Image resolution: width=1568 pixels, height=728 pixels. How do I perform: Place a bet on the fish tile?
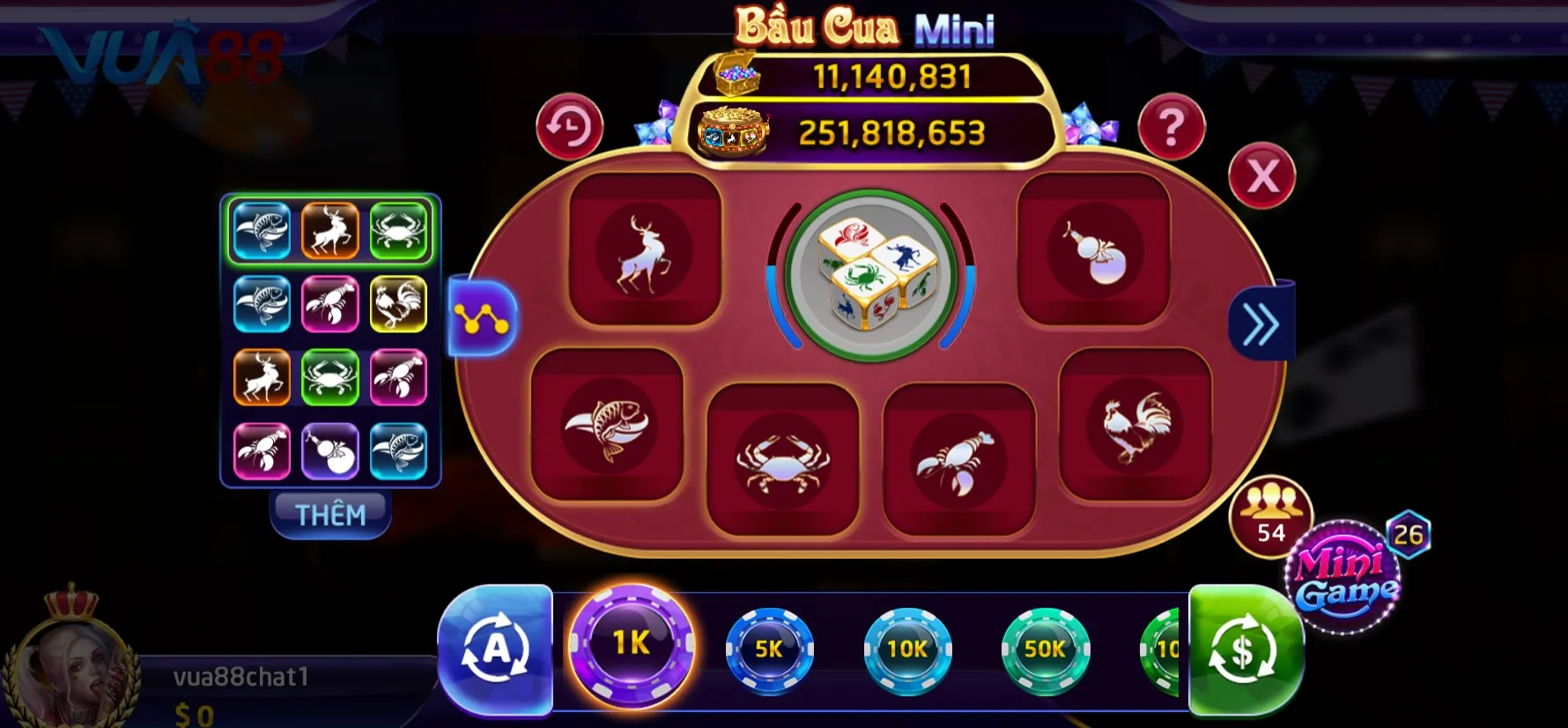(607, 426)
